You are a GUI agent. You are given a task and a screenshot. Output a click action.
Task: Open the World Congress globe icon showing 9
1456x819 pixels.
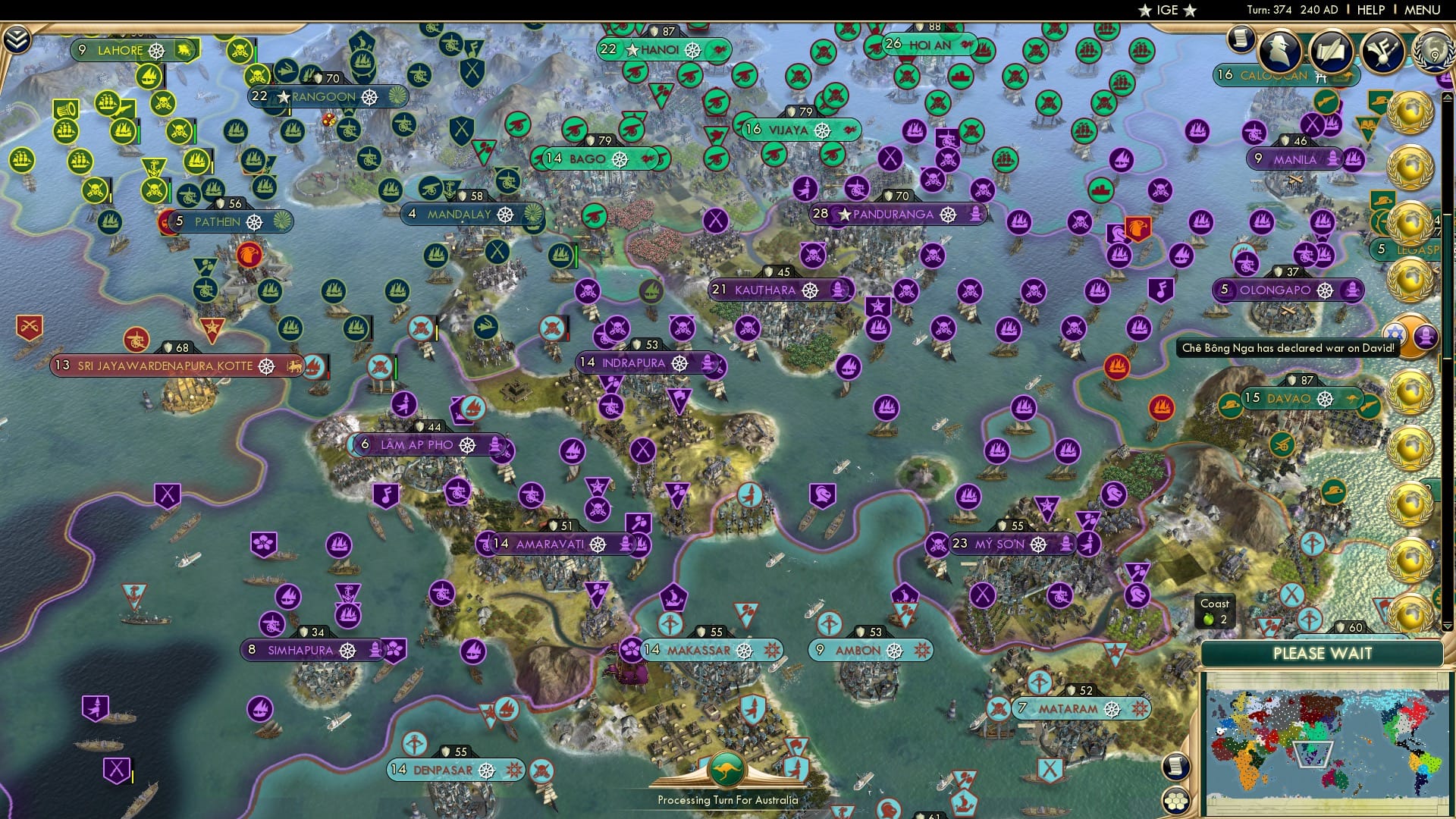[x=1434, y=51]
